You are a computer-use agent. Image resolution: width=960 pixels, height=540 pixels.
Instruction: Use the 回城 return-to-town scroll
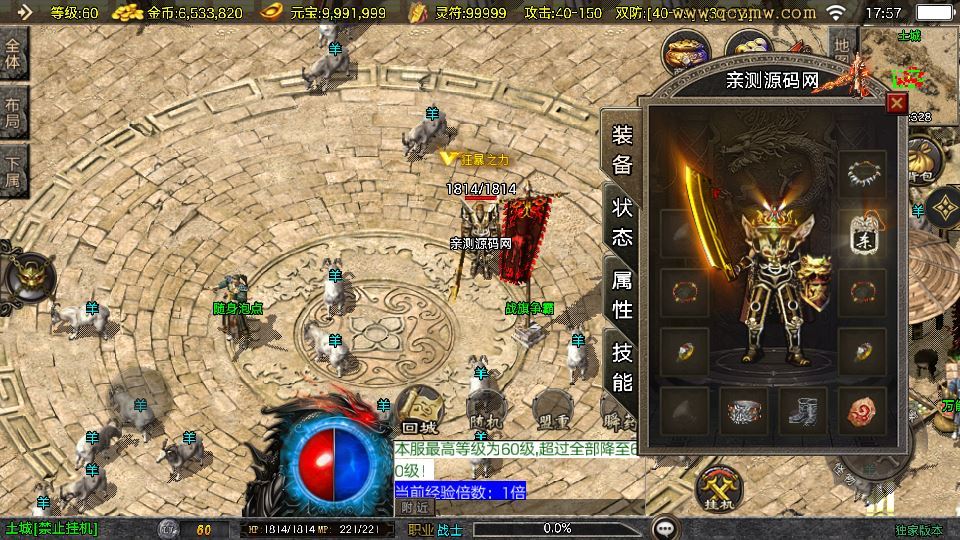click(x=418, y=410)
